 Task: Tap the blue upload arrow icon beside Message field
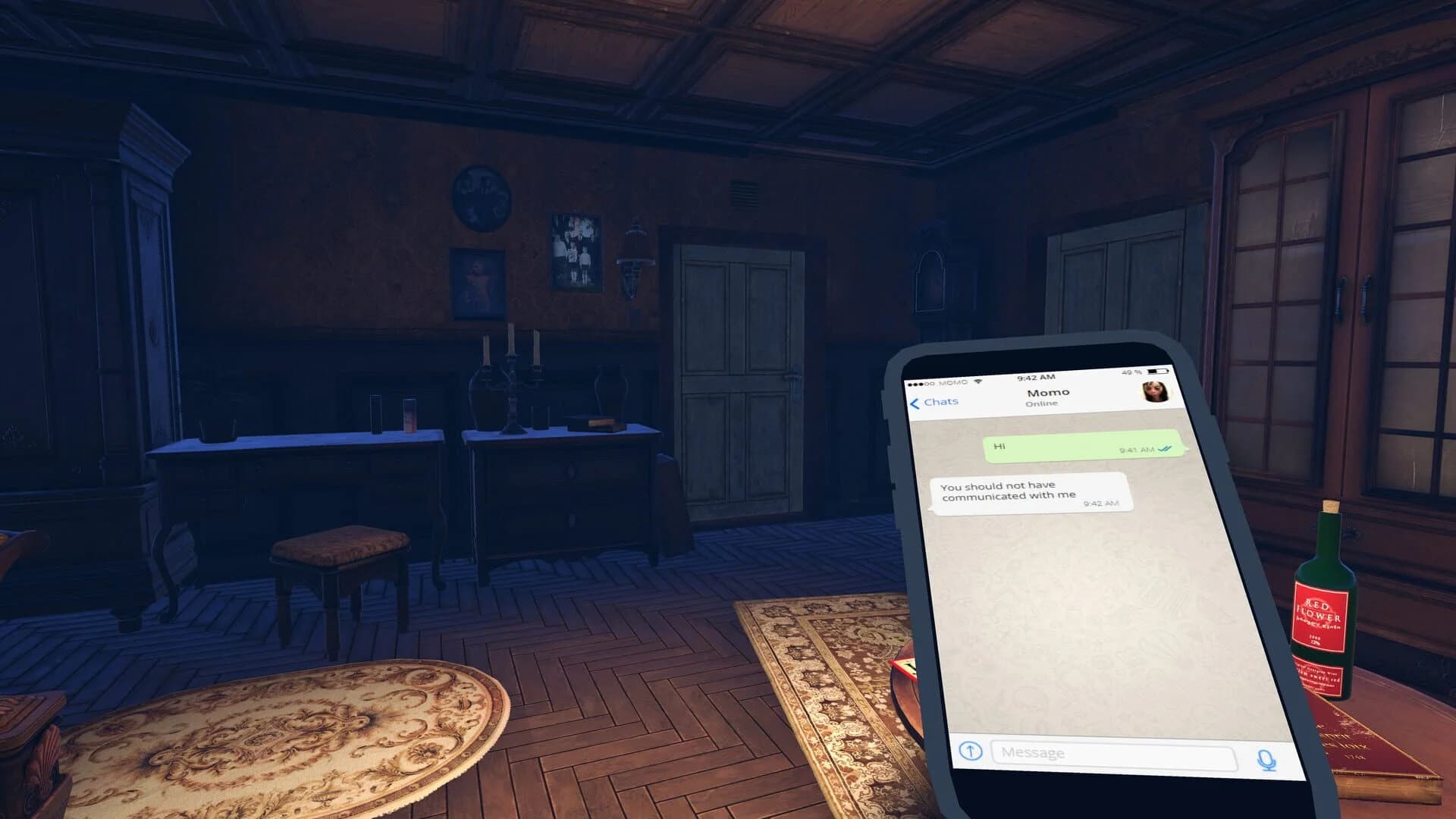click(x=970, y=752)
